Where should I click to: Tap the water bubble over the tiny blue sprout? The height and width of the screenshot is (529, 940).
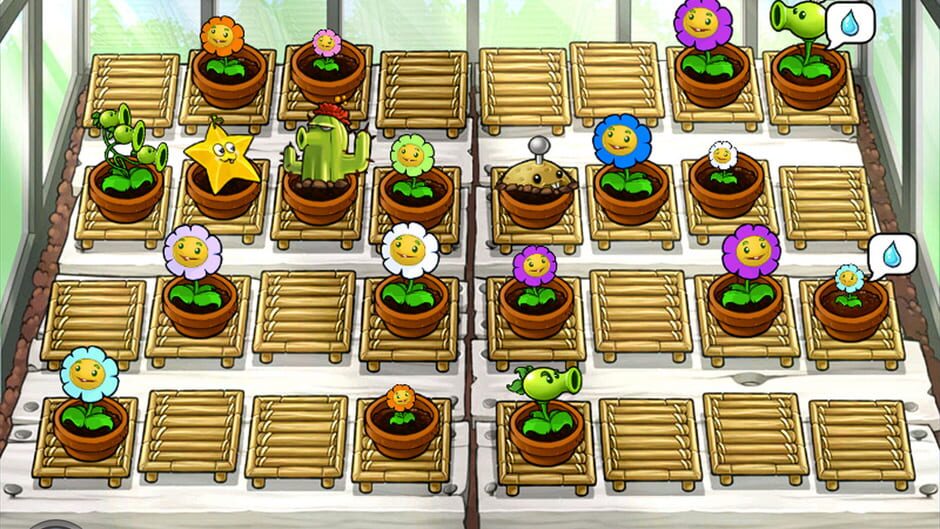pyautogui.click(x=890, y=255)
